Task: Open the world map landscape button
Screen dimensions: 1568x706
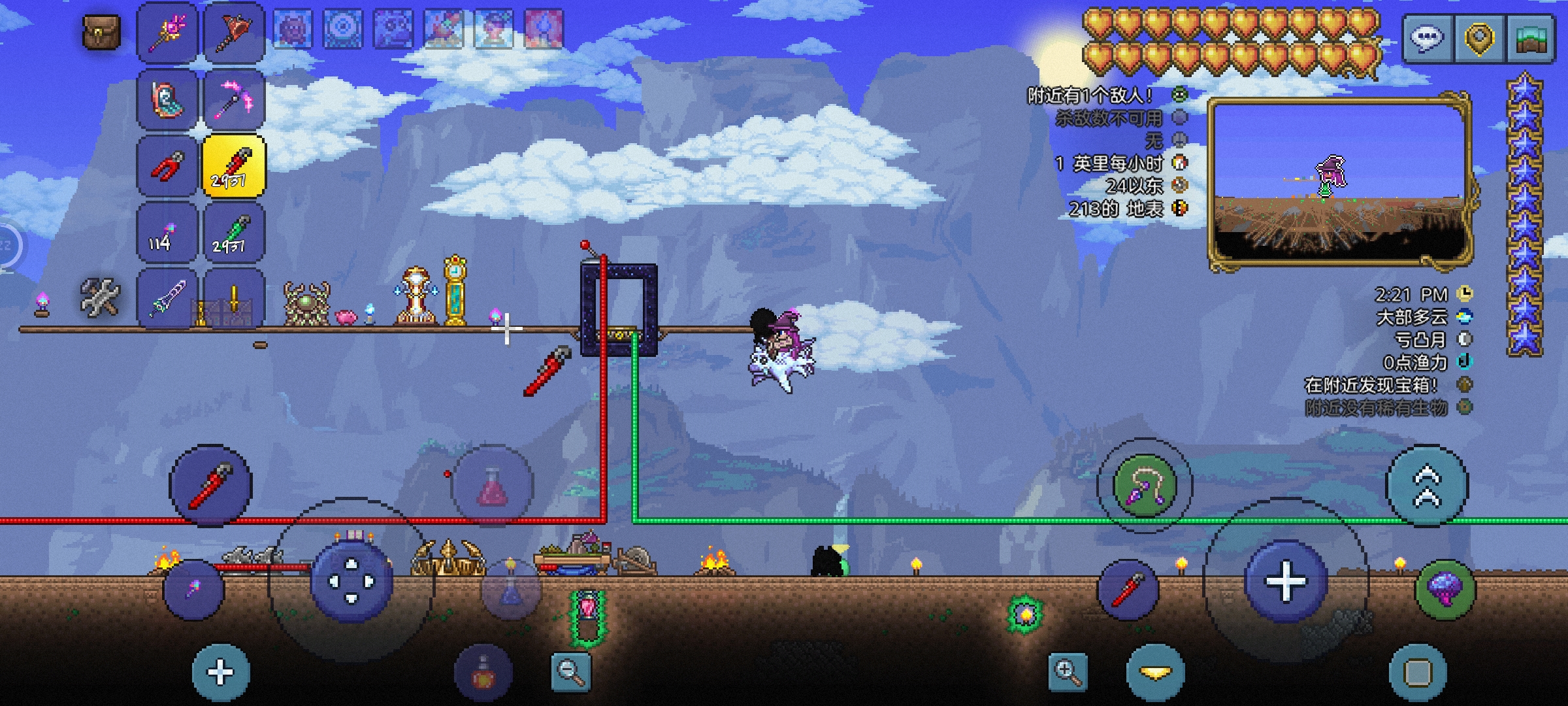Action: [1530, 38]
